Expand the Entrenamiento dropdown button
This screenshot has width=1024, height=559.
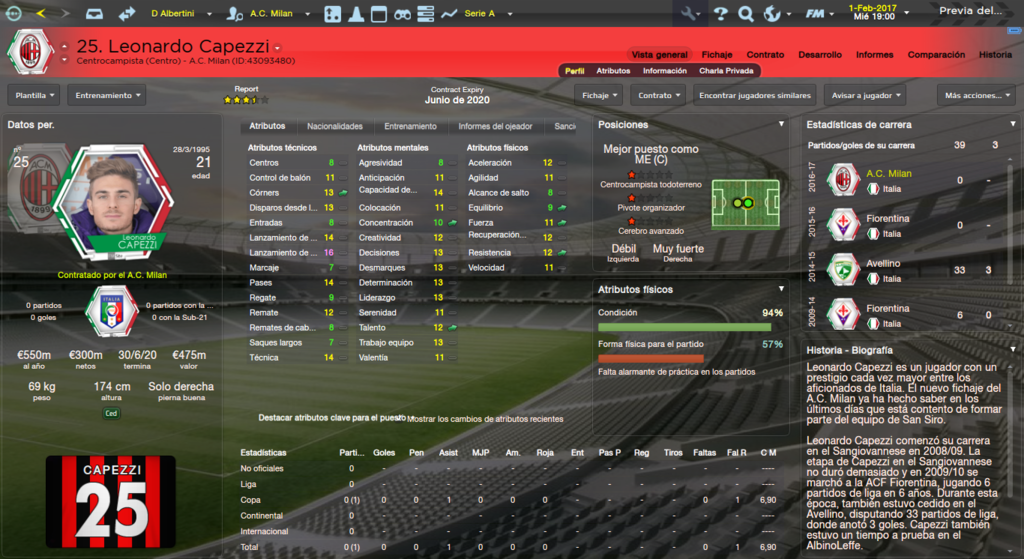[106, 95]
